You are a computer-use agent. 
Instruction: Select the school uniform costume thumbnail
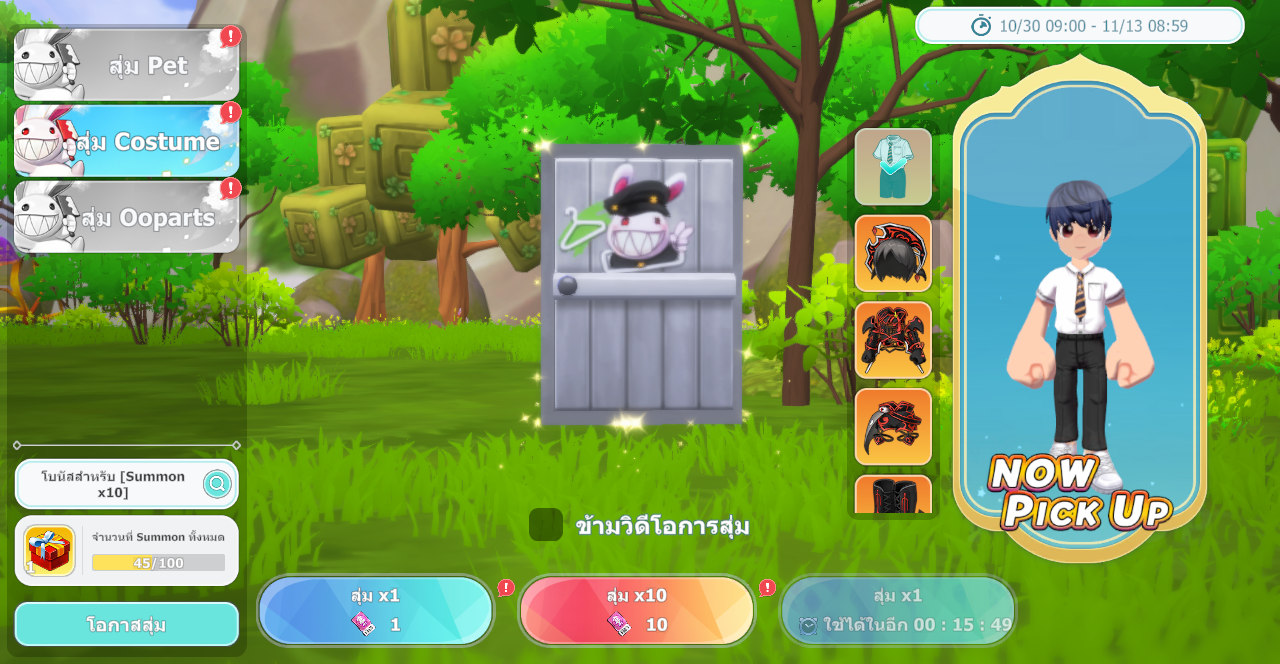pyautogui.click(x=893, y=167)
